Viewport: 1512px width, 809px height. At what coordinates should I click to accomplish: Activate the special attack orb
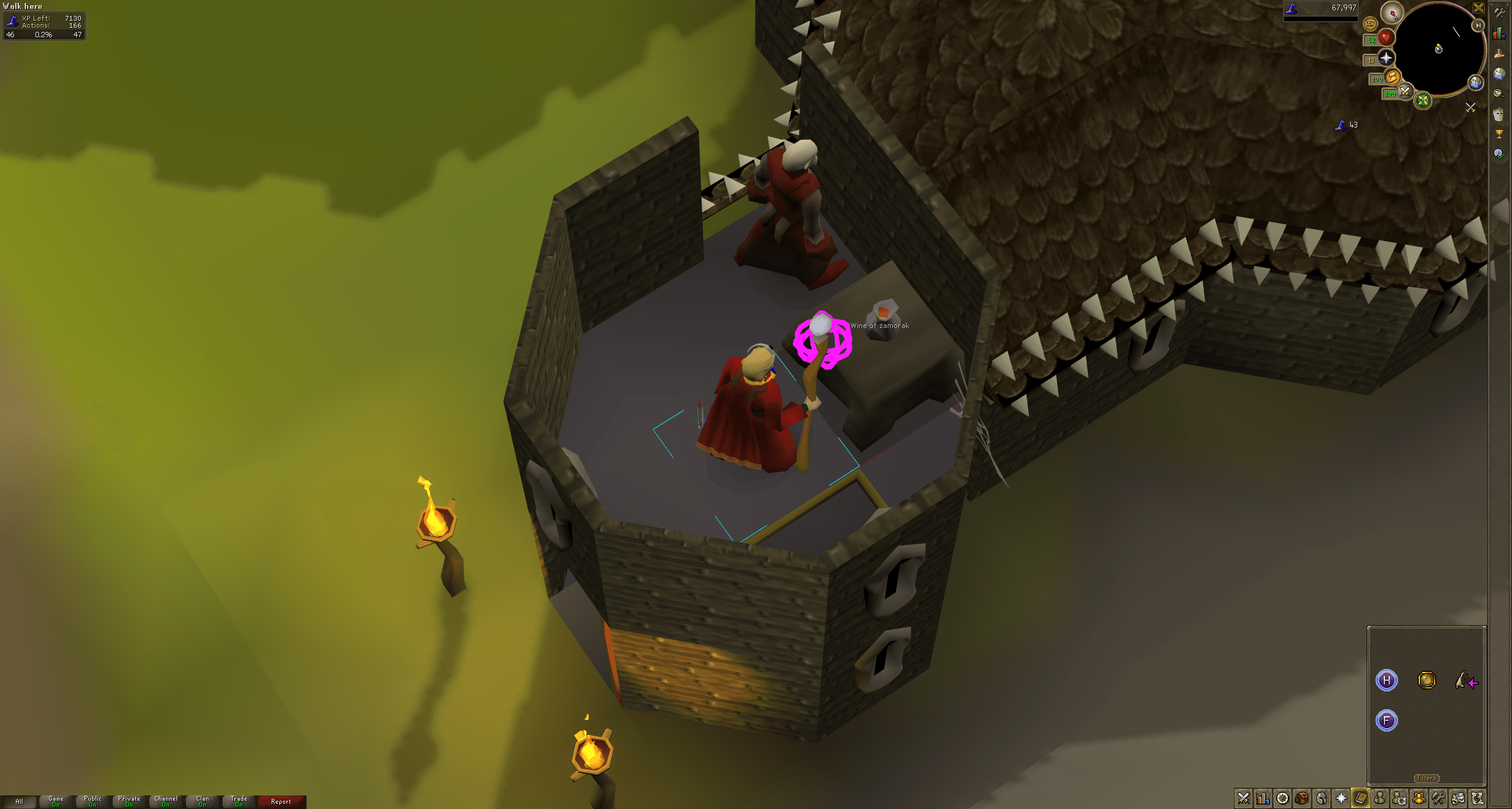tap(1405, 93)
